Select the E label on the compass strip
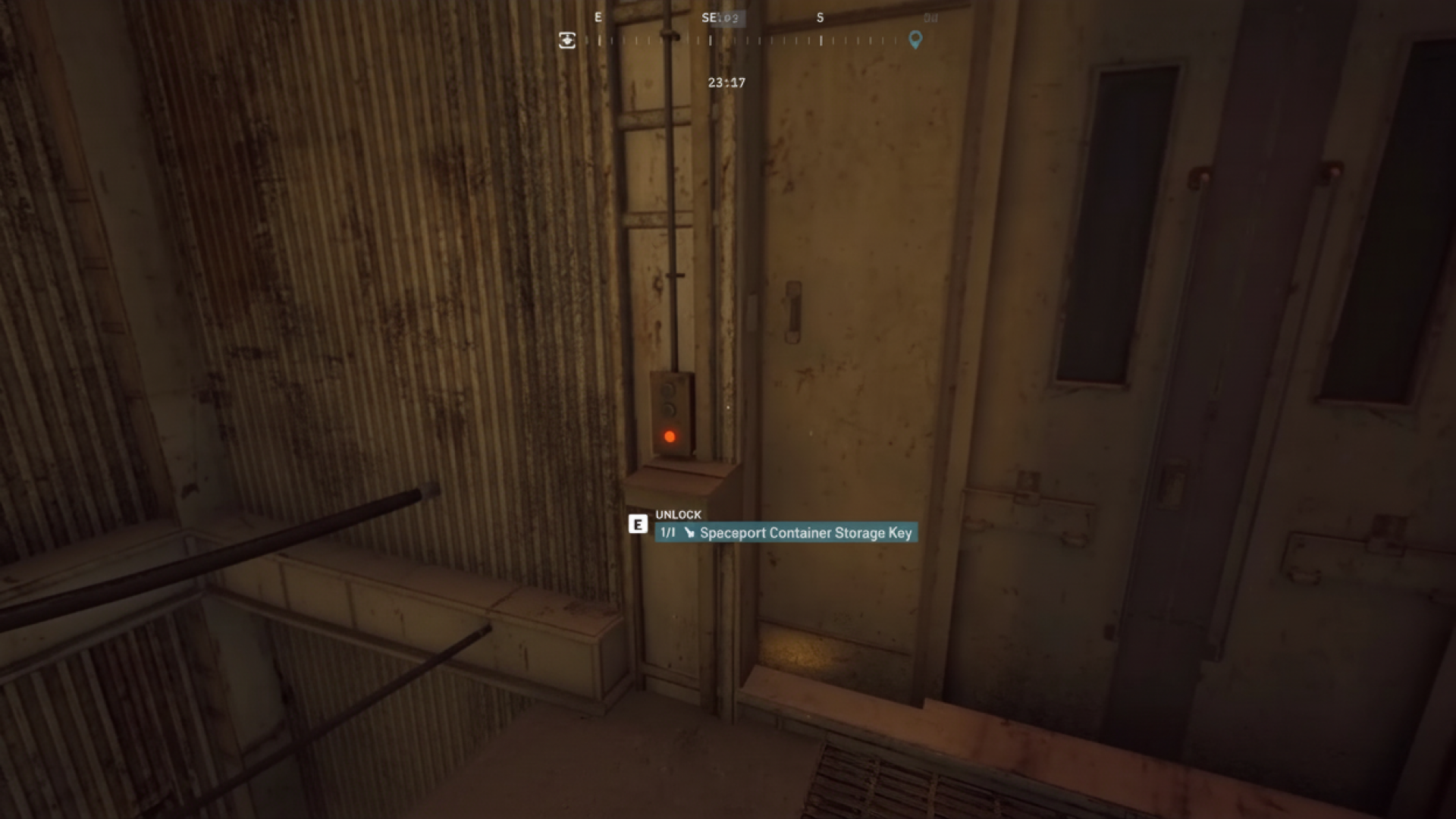This screenshot has width=1456, height=819. [x=598, y=17]
